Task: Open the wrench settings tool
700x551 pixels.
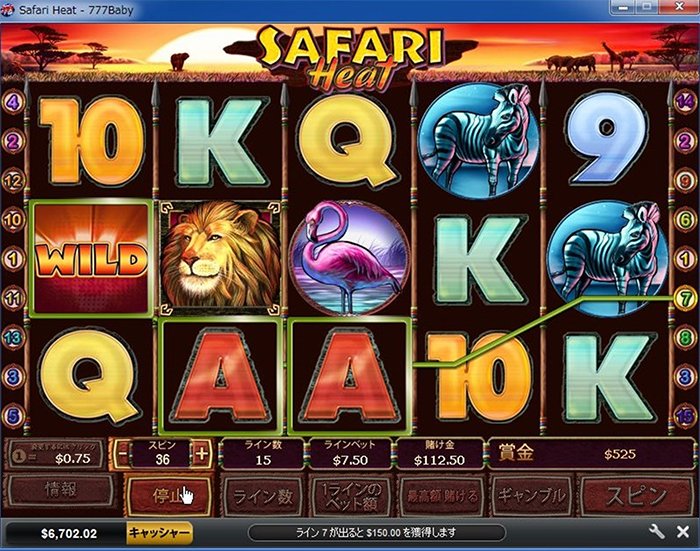Action: [x=657, y=532]
